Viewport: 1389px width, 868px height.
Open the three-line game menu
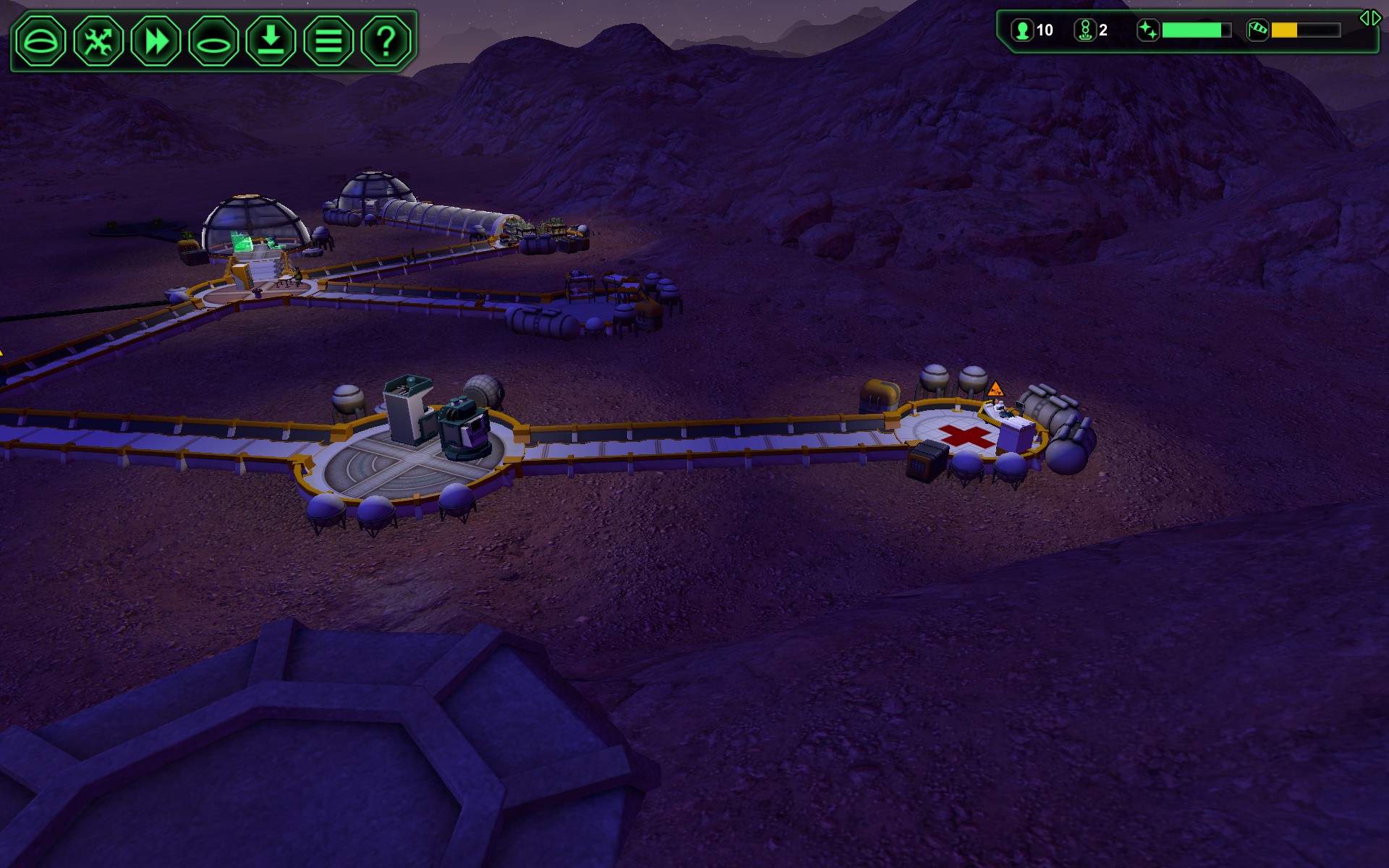click(328, 41)
